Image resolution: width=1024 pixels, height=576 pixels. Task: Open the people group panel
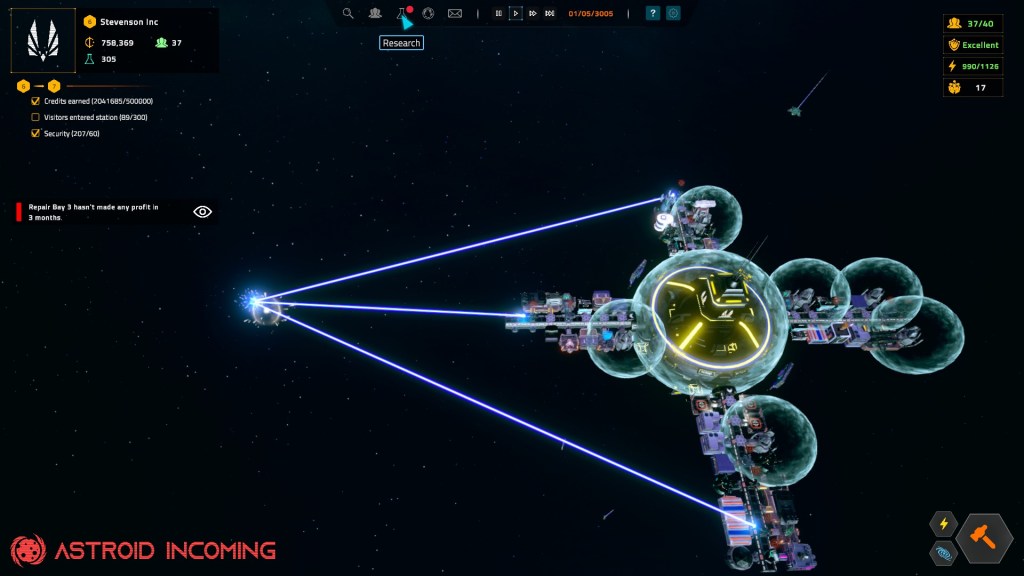tap(375, 13)
